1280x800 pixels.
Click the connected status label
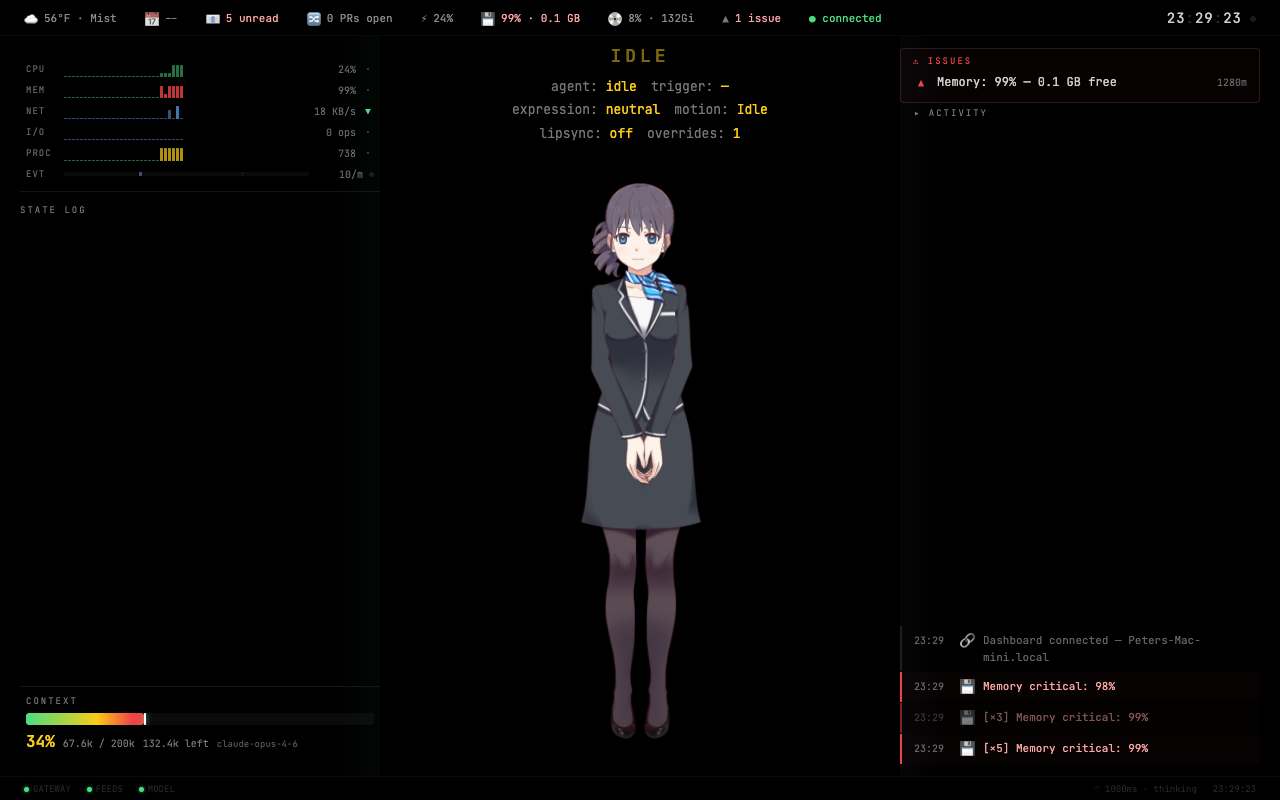click(851, 18)
